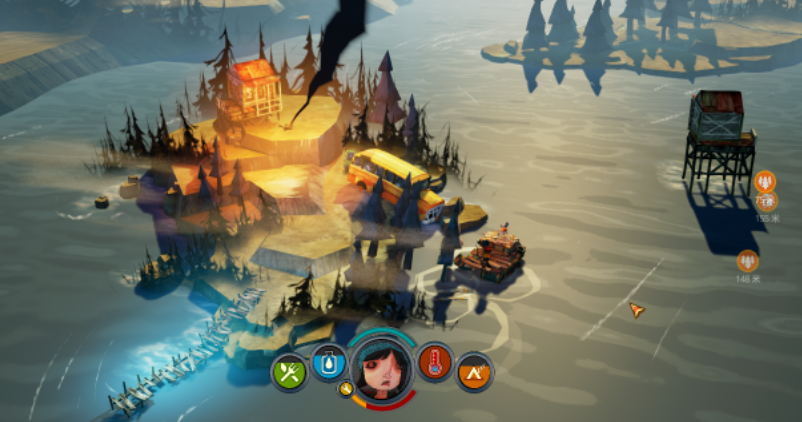The width and height of the screenshot is (802, 422).
Task: Click the green fork and knife hunger icon
Action: pyautogui.click(x=290, y=374)
